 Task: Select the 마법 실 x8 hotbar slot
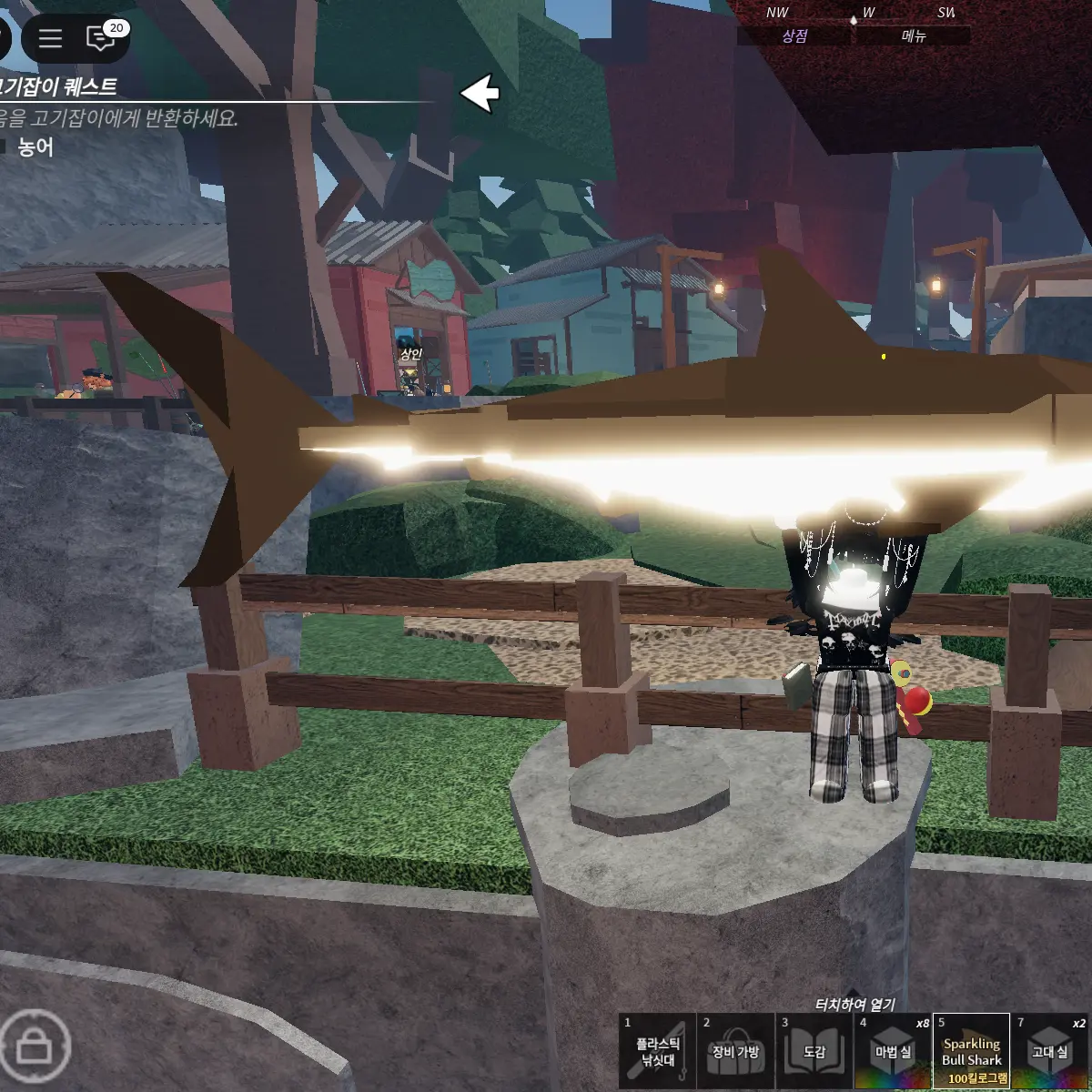tap(893, 1052)
